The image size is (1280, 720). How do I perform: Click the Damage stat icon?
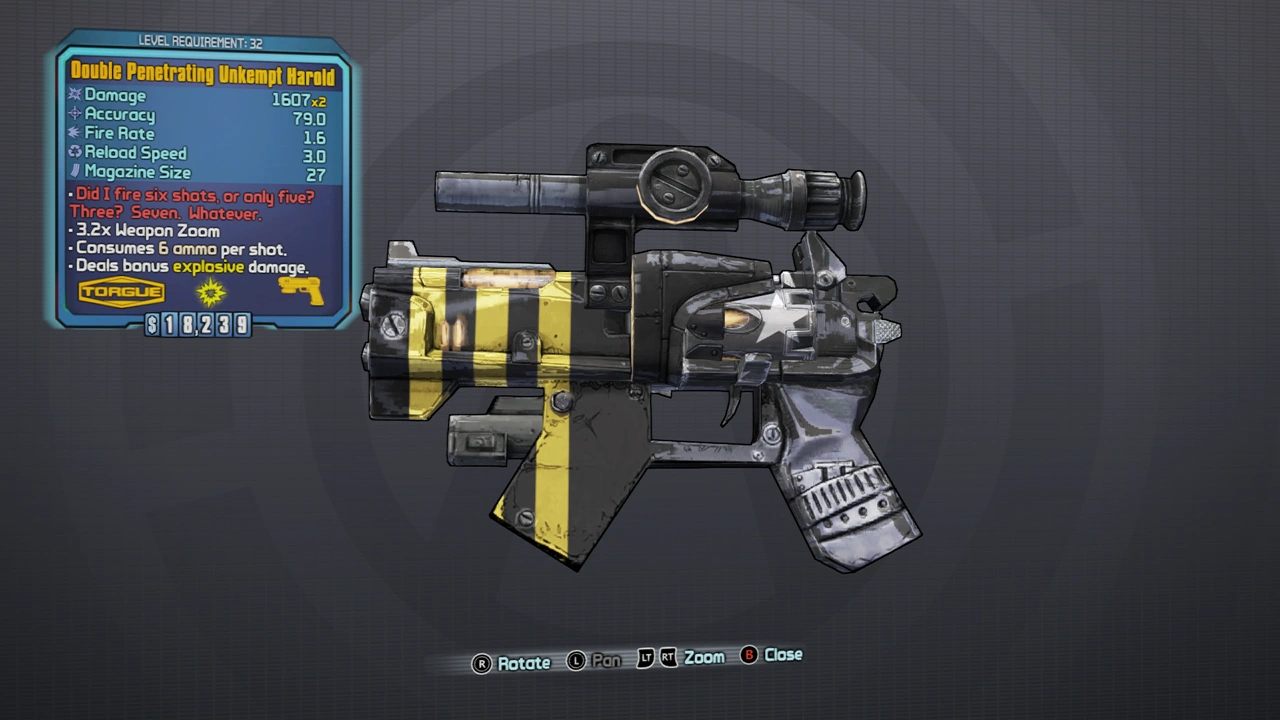coord(74,94)
